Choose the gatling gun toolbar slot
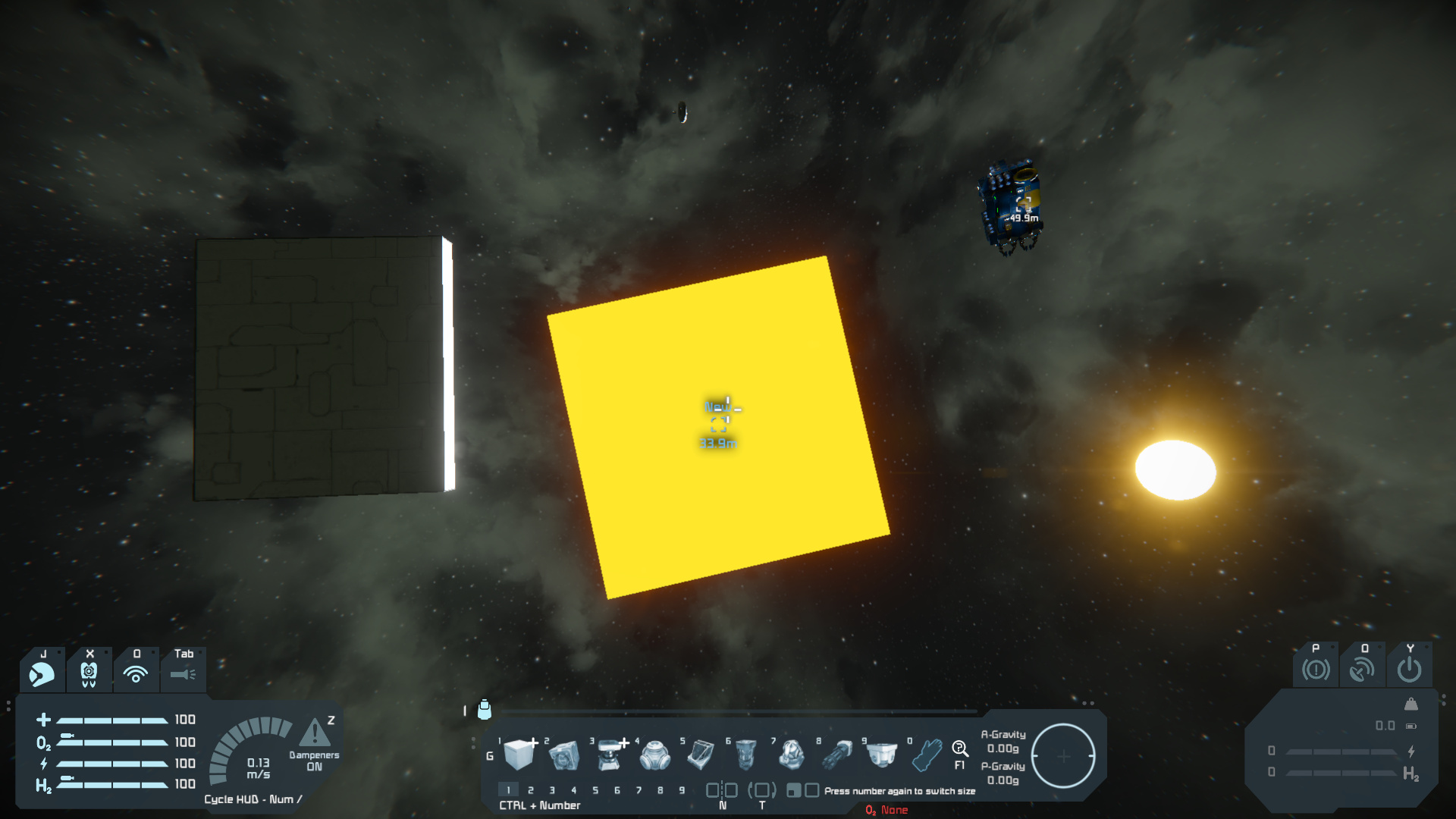 (x=837, y=754)
